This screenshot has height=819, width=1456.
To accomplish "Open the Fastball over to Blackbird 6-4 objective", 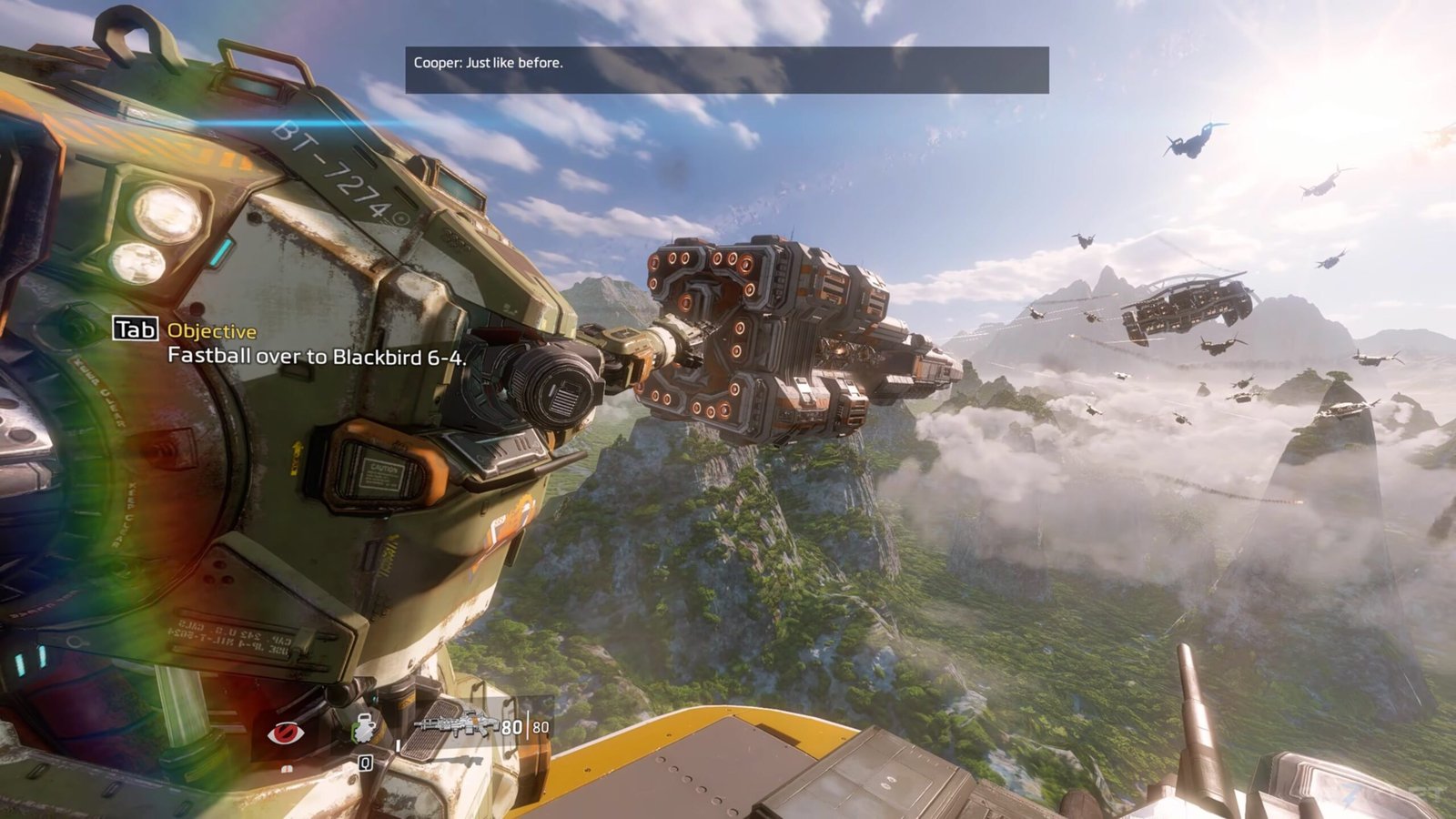I will point(317,356).
